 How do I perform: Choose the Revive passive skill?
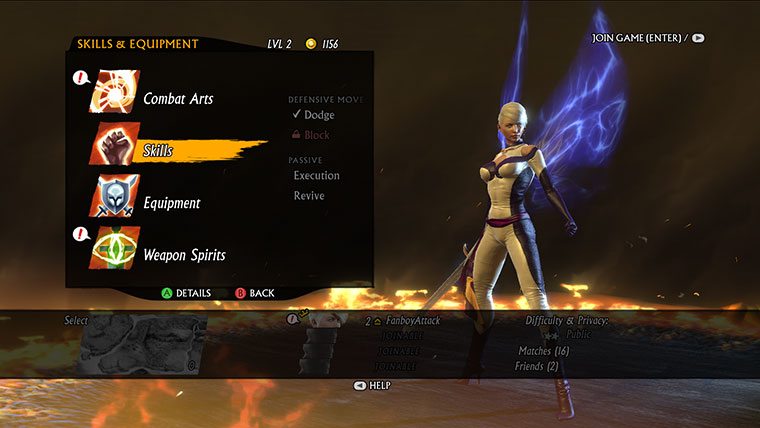pyautogui.click(x=309, y=196)
